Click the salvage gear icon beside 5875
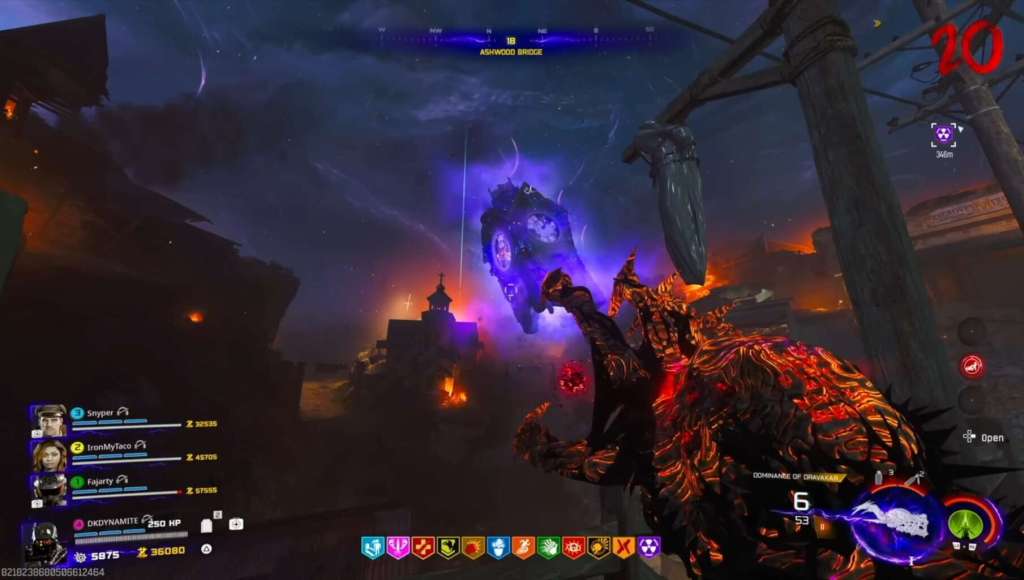 click(80, 555)
